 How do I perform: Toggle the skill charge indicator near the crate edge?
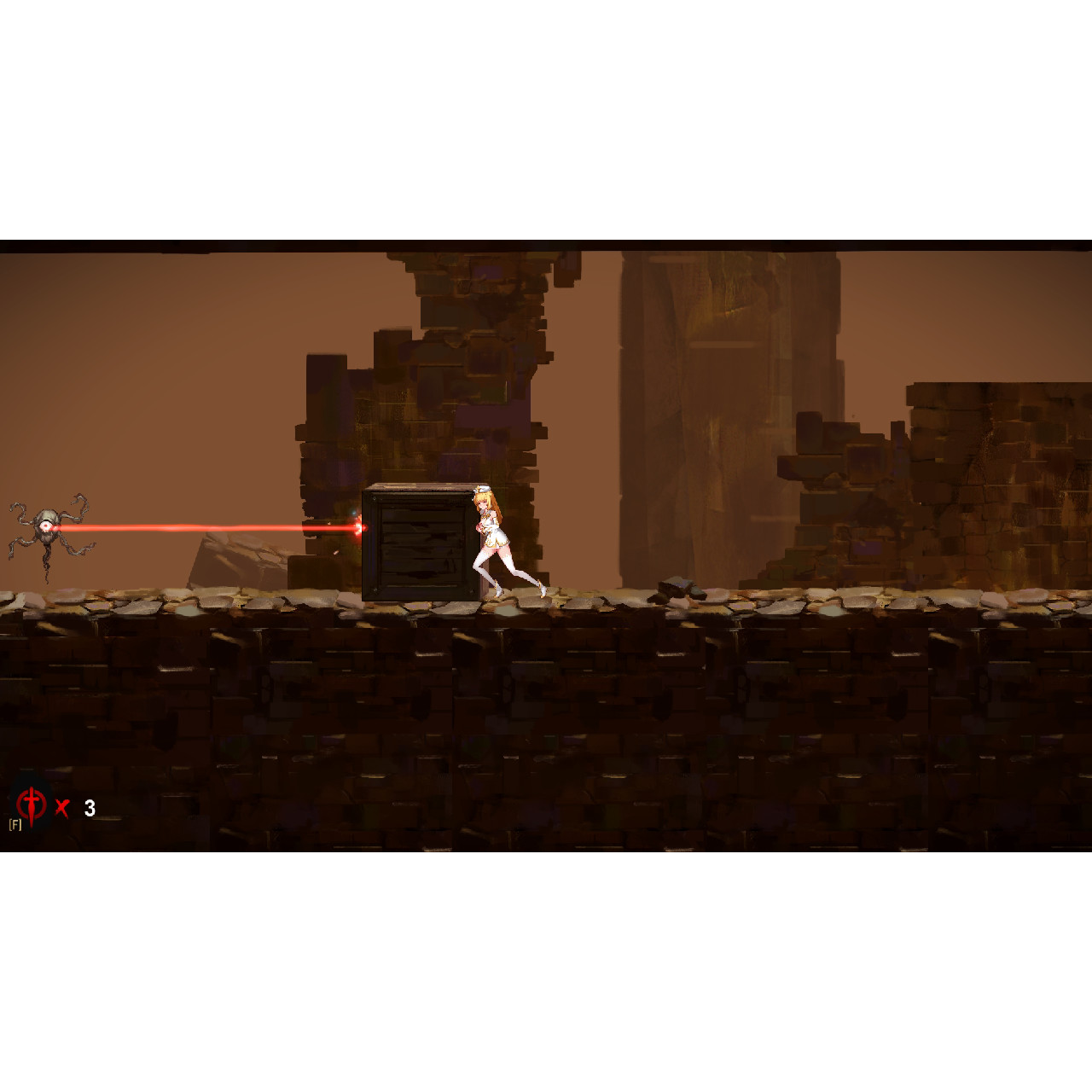(355, 513)
